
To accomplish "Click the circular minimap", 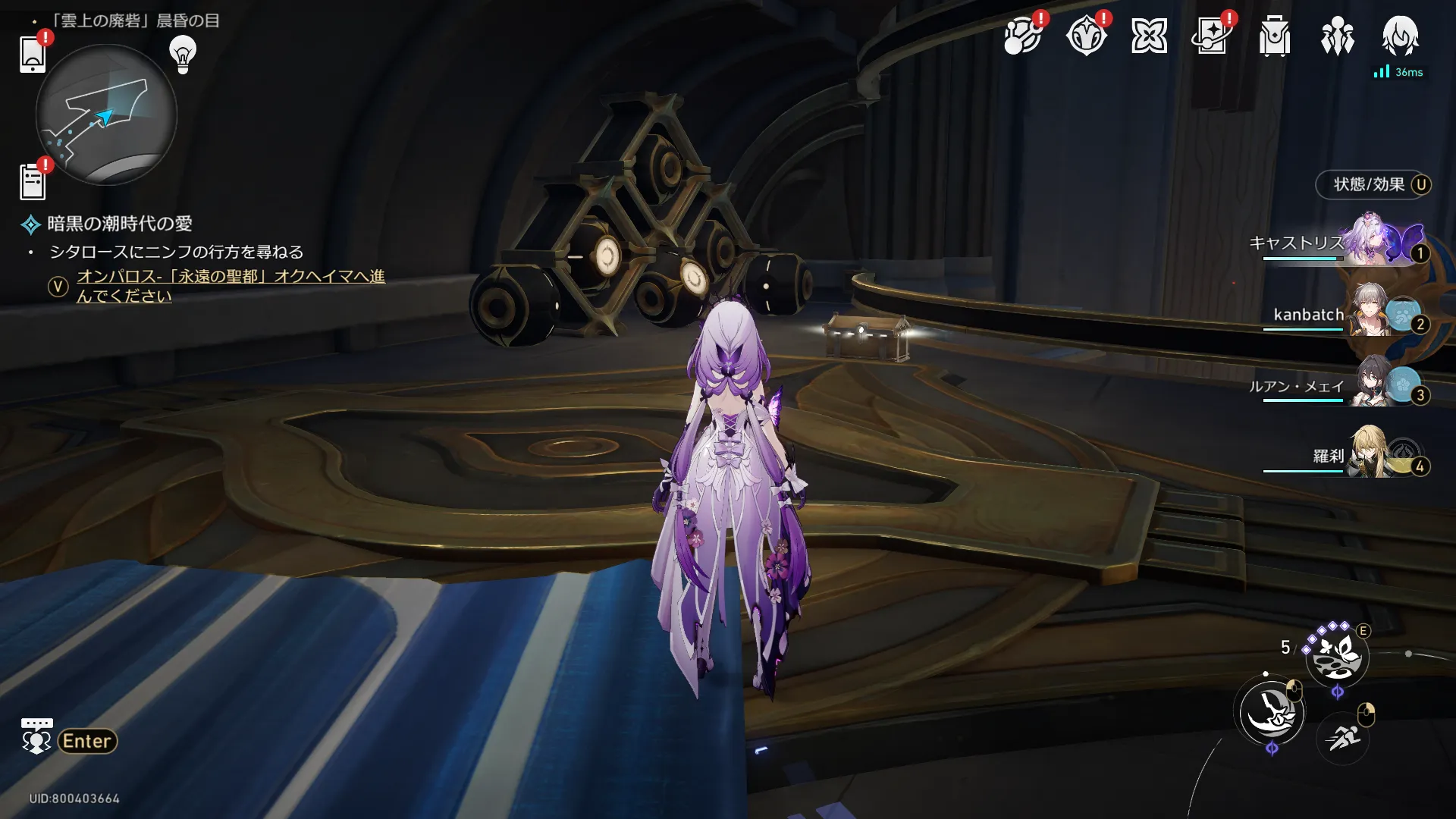I will tap(106, 115).
